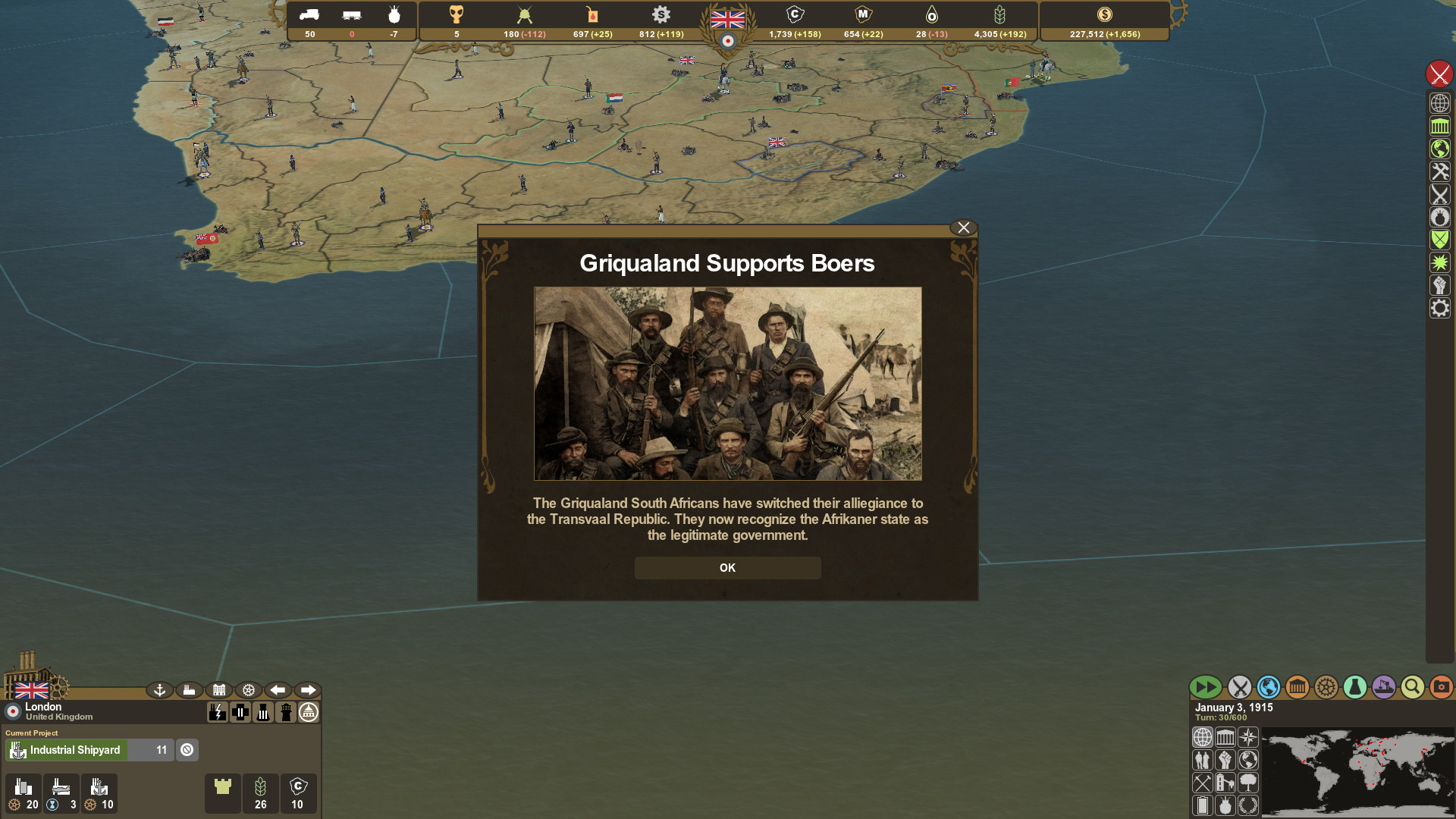Screen dimensions: 1456x819
Task: Select the government building icon in right sidebar
Action: [1439, 127]
